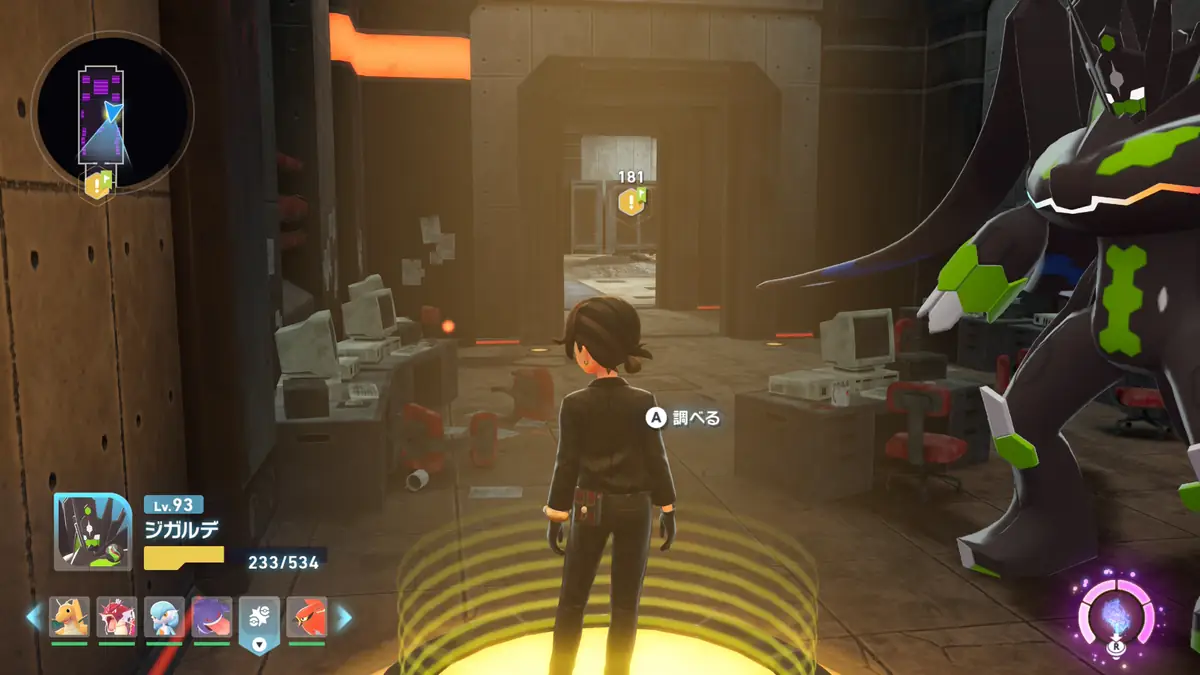The image size is (1200, 675).
Task: Choose the red Gyarados party slot
Action: (x=117, y=617)
